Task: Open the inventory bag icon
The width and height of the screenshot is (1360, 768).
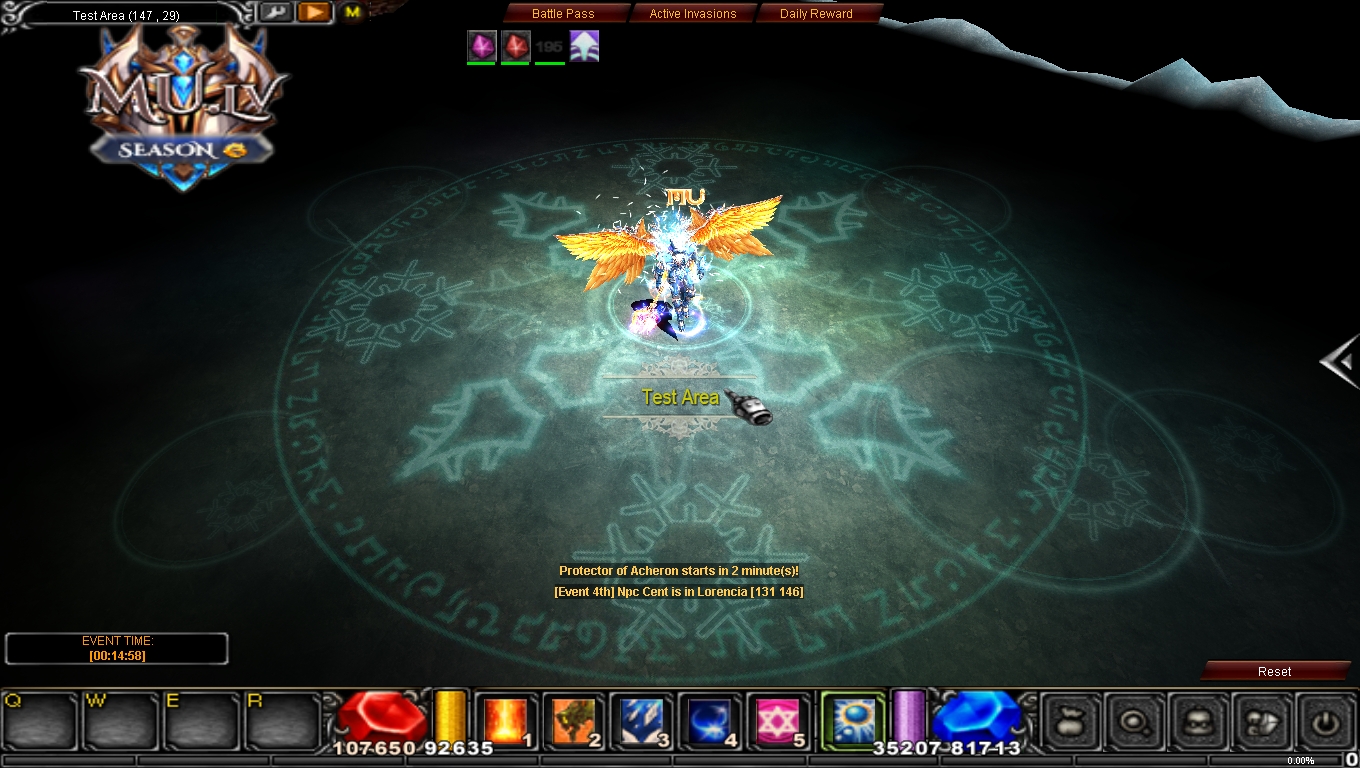Action: [x=1070, y=721]
